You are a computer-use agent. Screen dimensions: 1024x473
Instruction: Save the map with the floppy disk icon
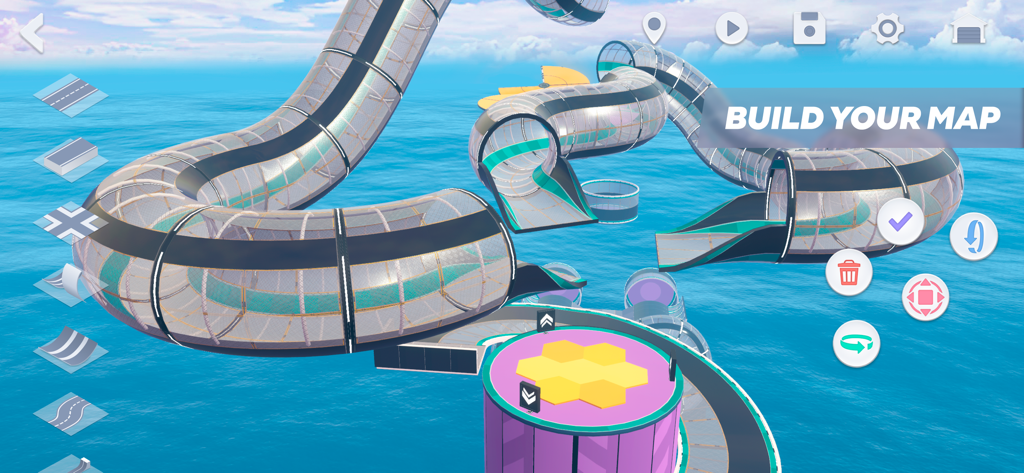(809, 29)
